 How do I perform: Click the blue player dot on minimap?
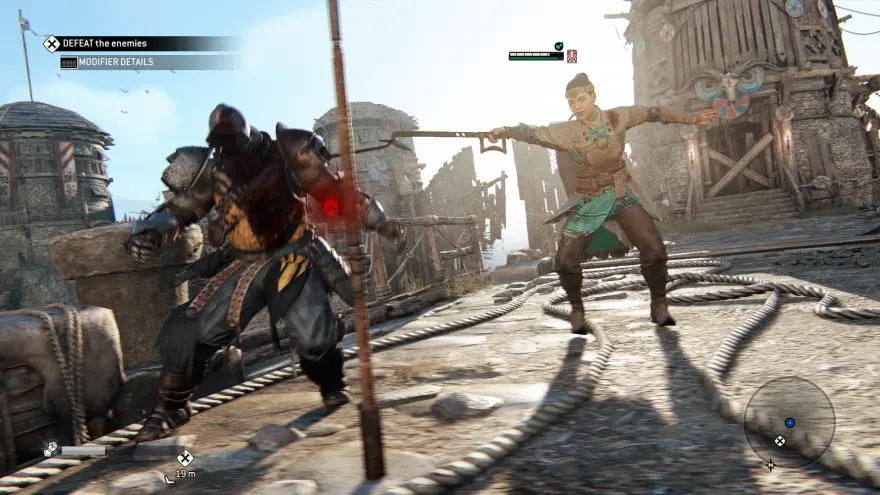pos(790,423)
